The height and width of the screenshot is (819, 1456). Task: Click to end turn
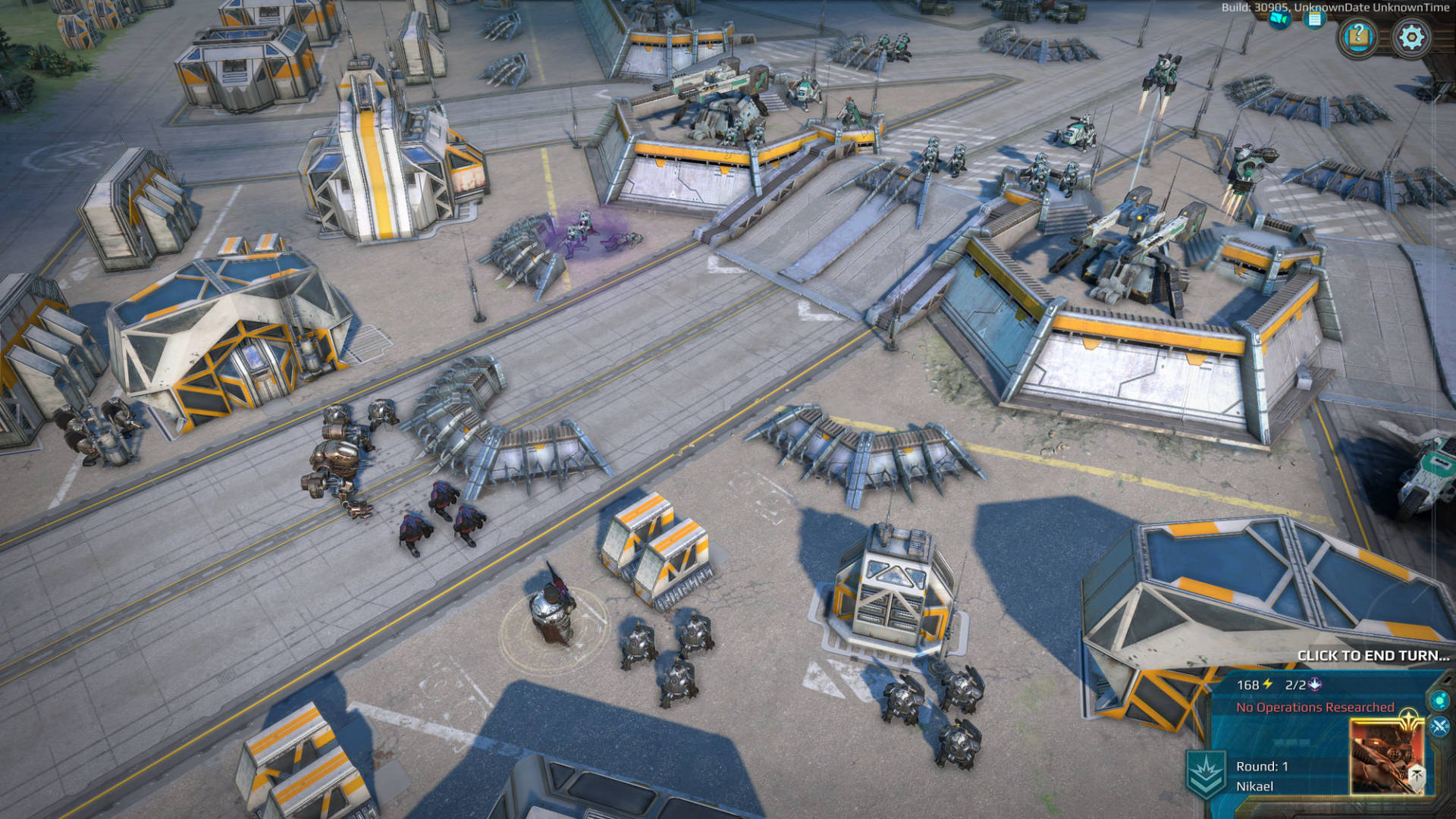(x=1373, y=655)
